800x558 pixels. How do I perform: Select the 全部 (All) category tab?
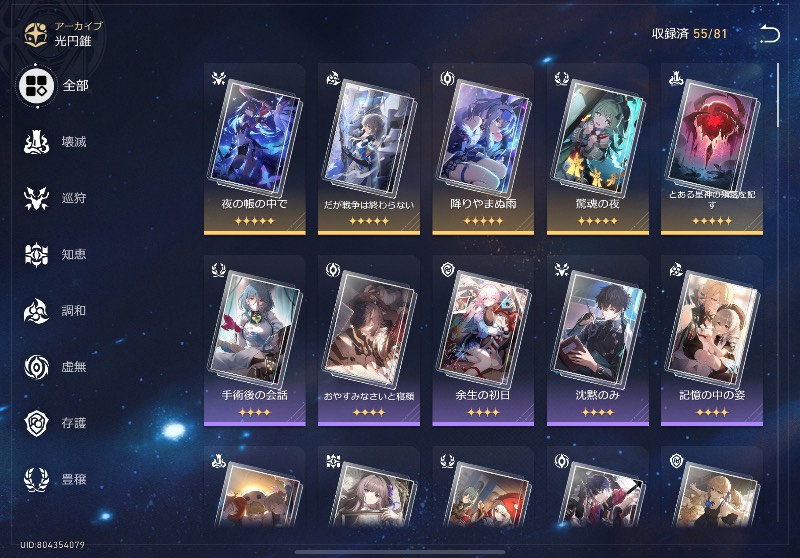point(57,86)
